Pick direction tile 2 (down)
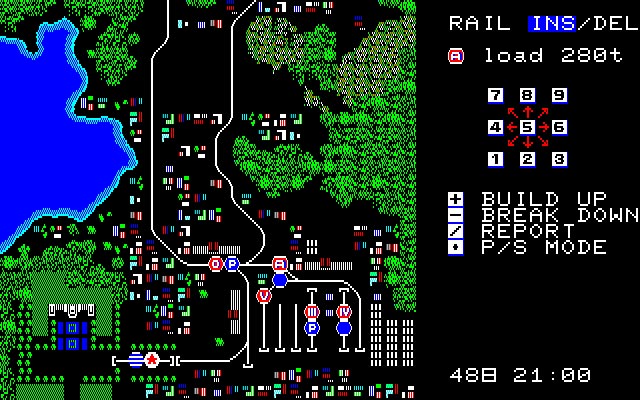This screenshot has width=640, height=400. (527, 159)
